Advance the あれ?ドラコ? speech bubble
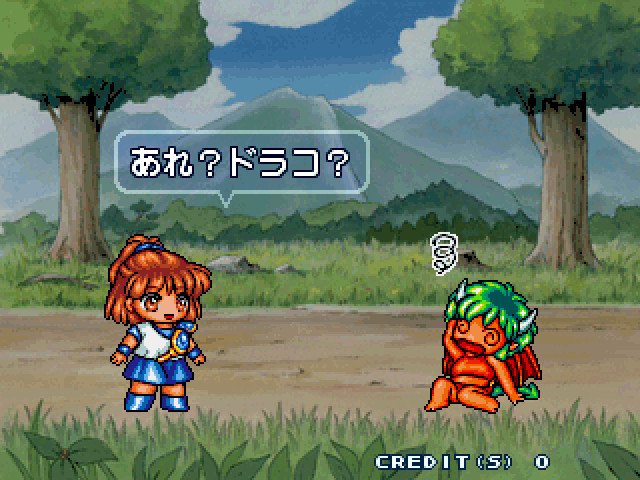The width and height of the screenshot is (640, 480). [241, 160]
